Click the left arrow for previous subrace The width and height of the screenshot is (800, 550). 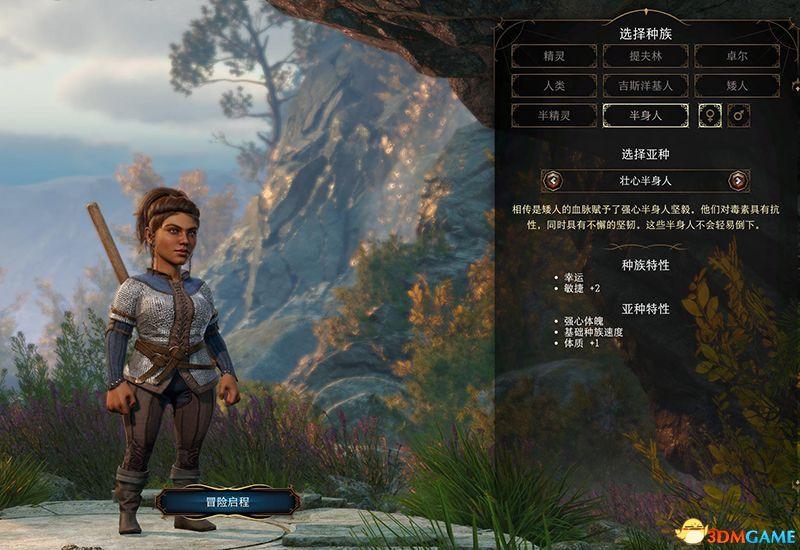[x=553, y=181]
